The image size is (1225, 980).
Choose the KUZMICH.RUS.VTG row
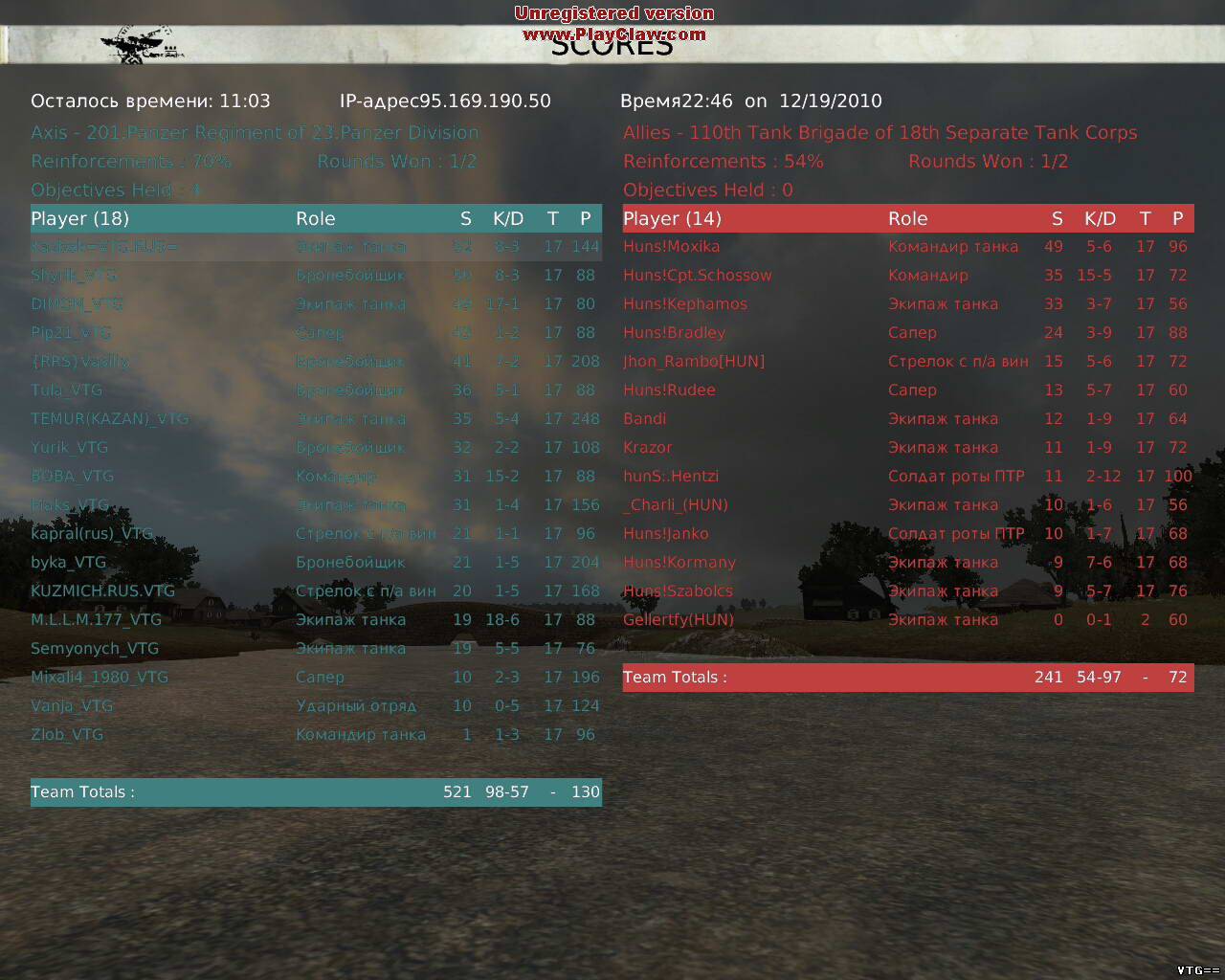(102, 591)
